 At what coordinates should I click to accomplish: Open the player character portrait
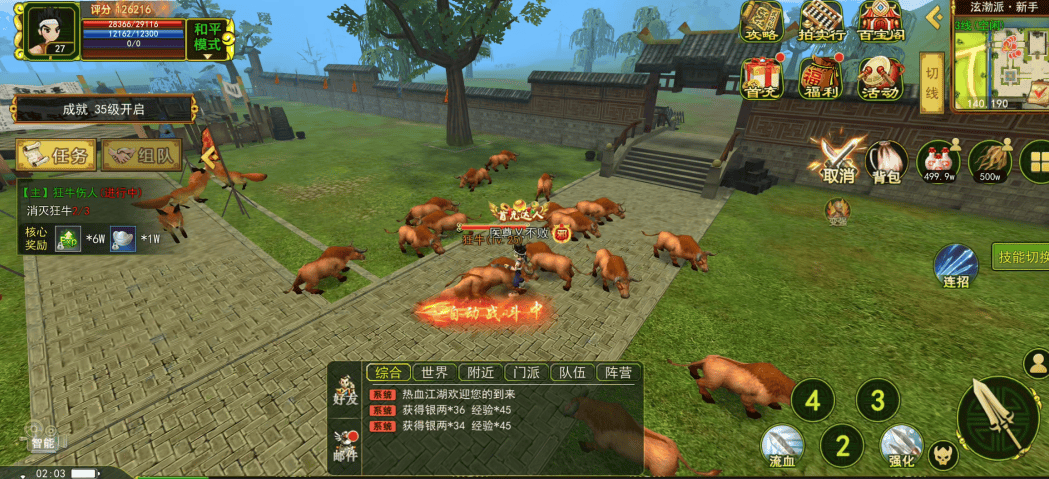pyautogui.click(x=45, y=30)
